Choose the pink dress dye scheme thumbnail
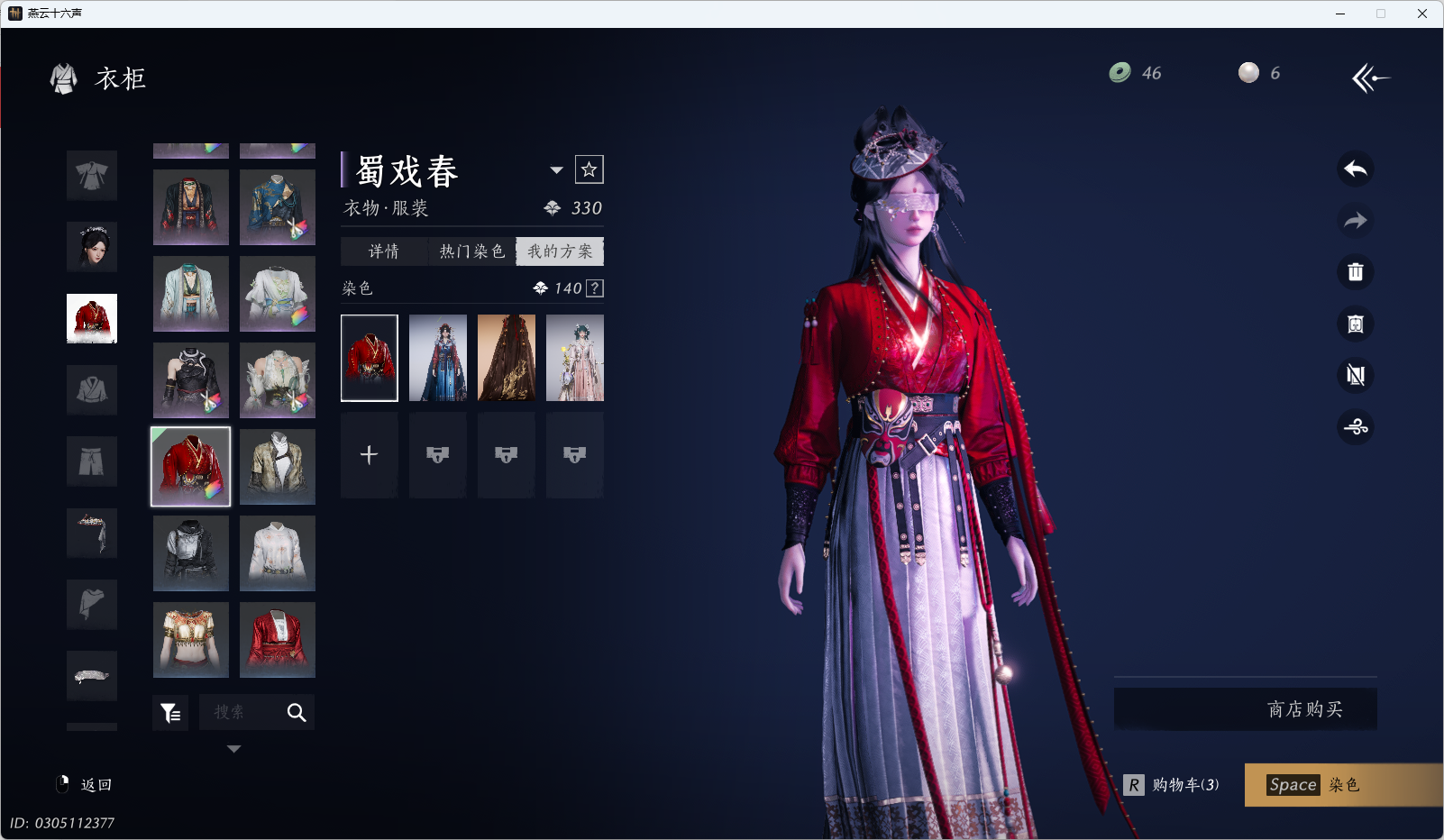Viewport: 1444px width, 840px height. click(x=575, y=358)
